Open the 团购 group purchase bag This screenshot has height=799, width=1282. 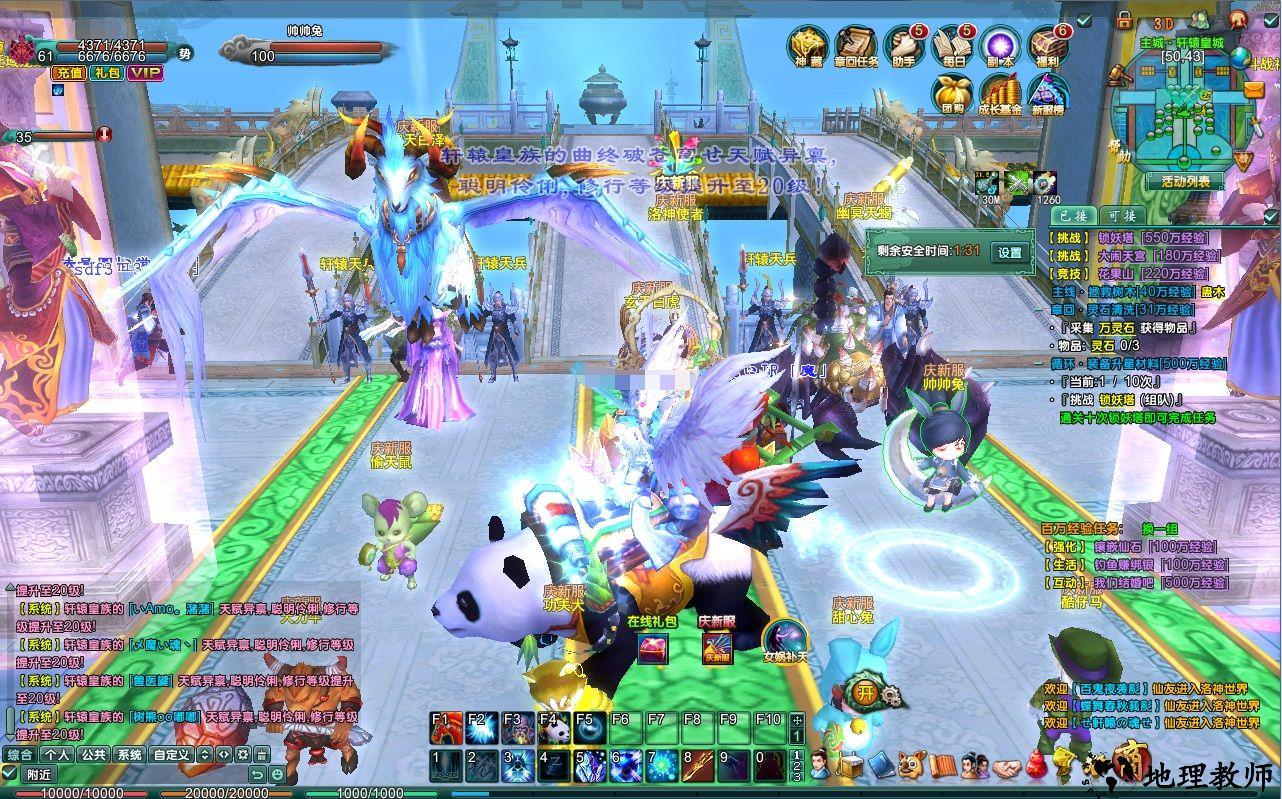click(x=950, y=93)
